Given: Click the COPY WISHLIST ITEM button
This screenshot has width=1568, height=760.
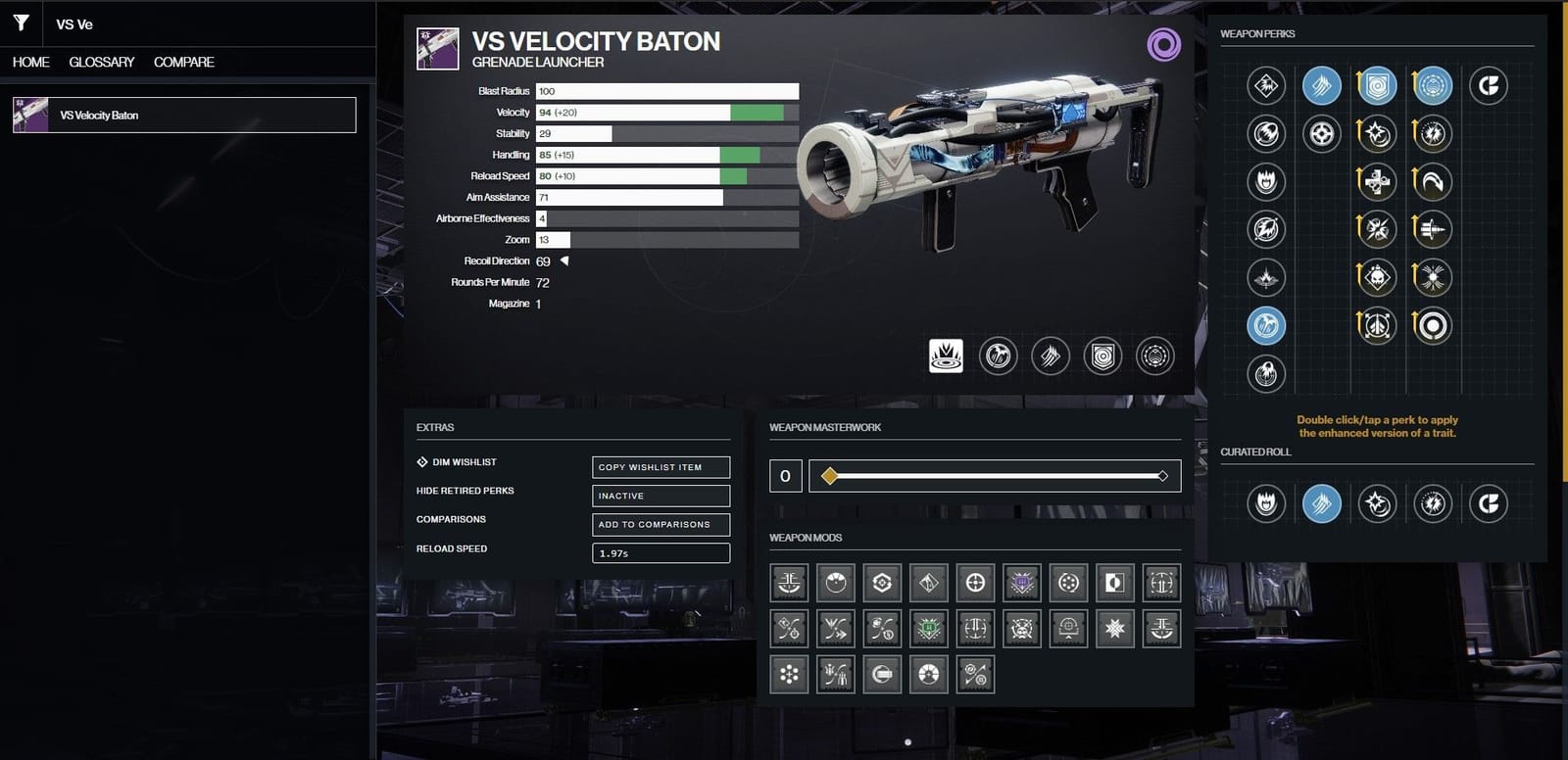Looking at the screenshot, I should [x=661, y=467].
